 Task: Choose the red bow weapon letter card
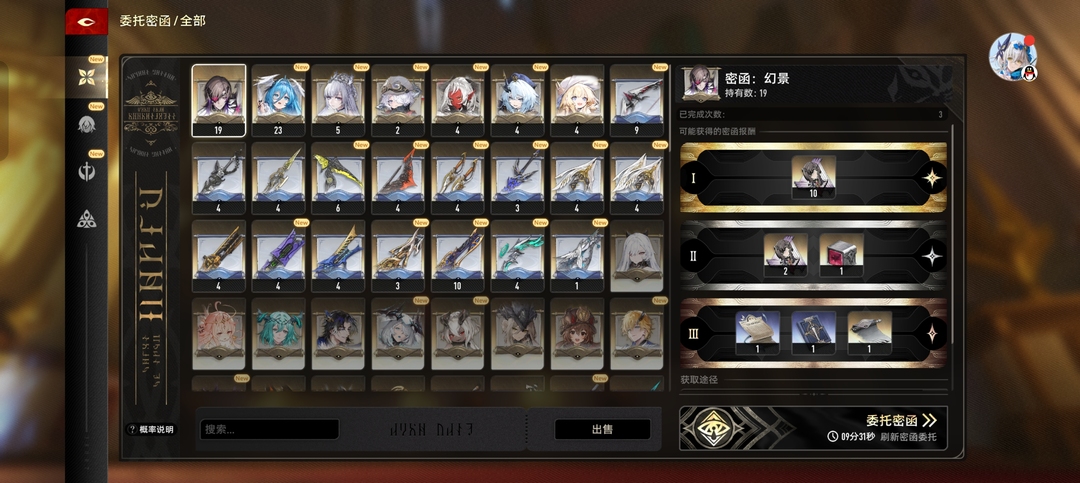tap(398, 178)
